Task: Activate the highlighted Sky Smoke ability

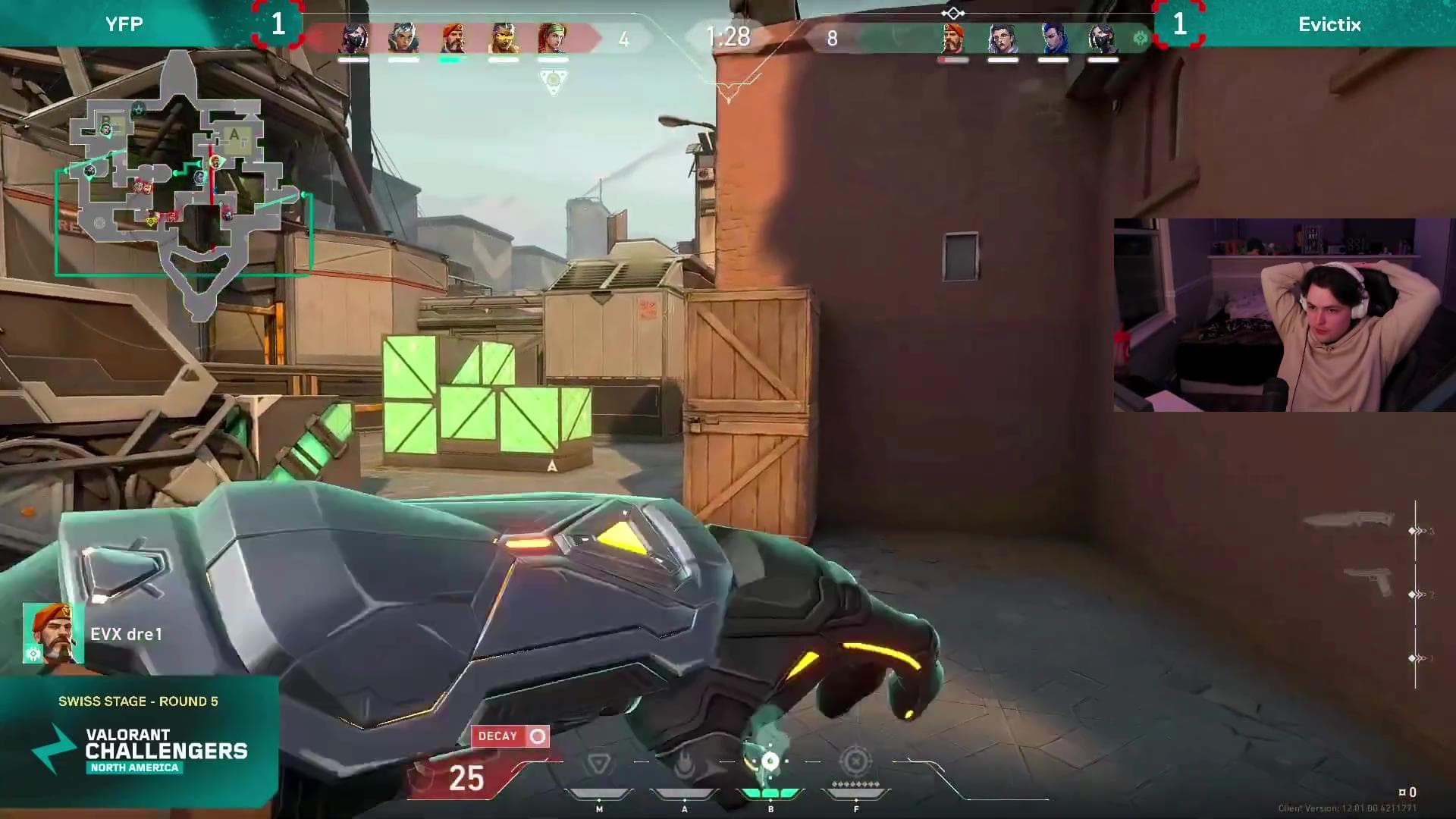Action: click(x=770, y=762)
